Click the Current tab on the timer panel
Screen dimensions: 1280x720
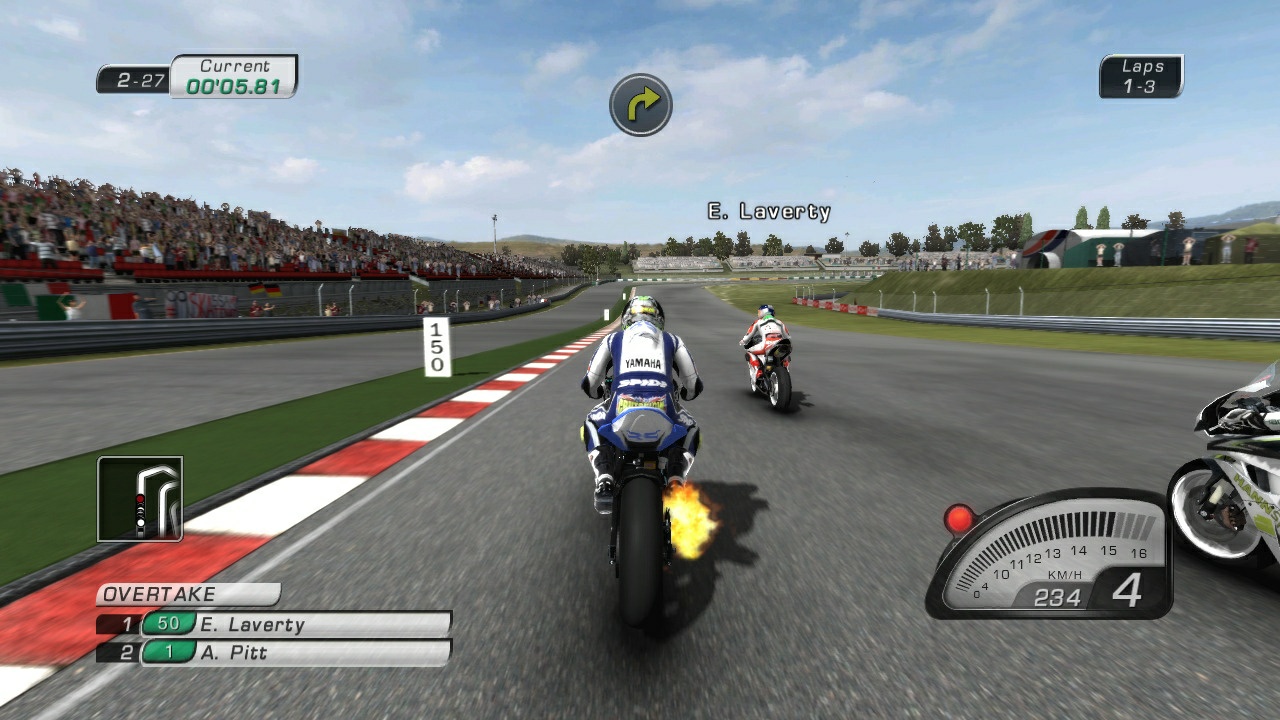(233, 64)
